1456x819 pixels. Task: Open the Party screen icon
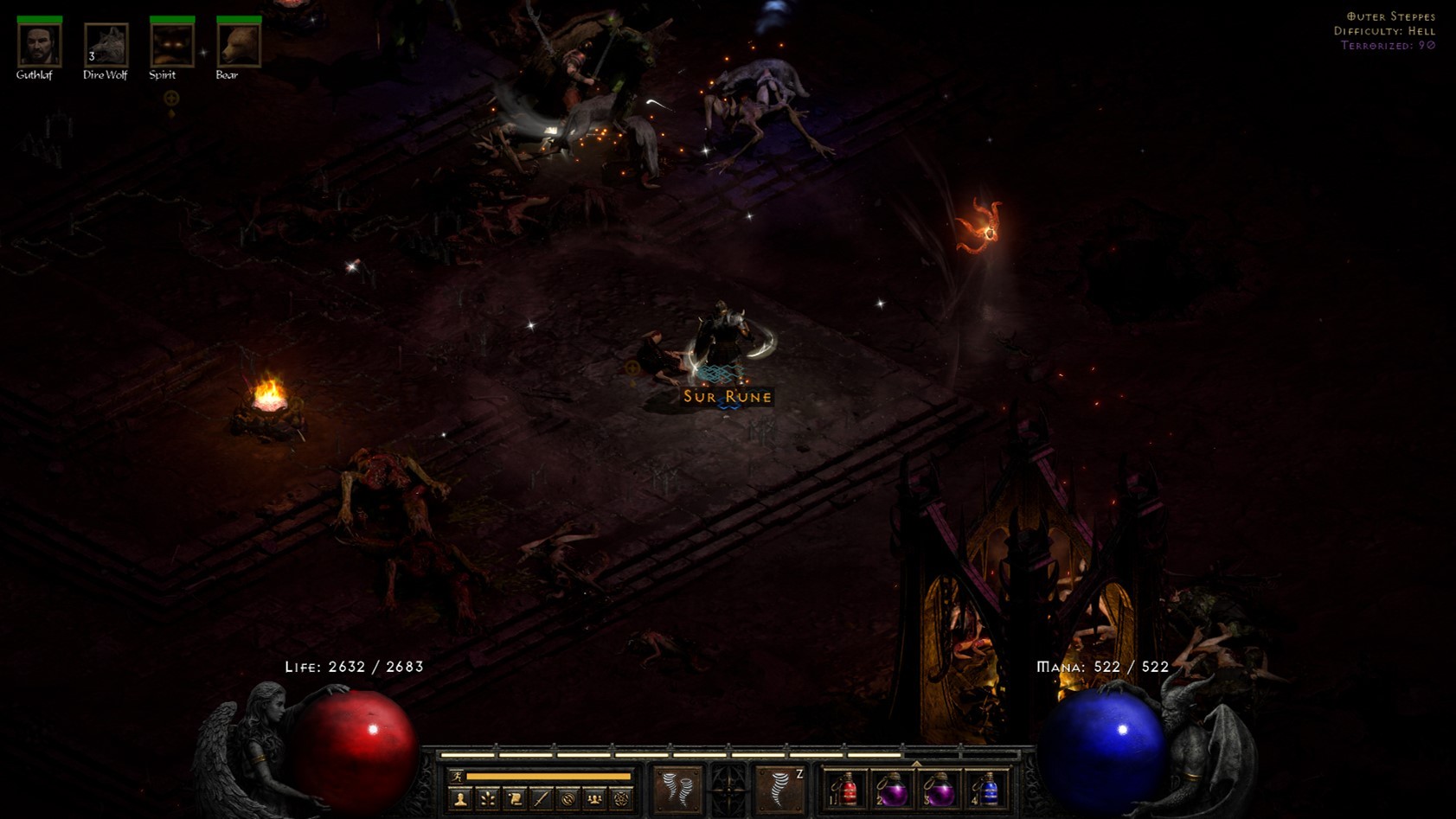[594, 800]
